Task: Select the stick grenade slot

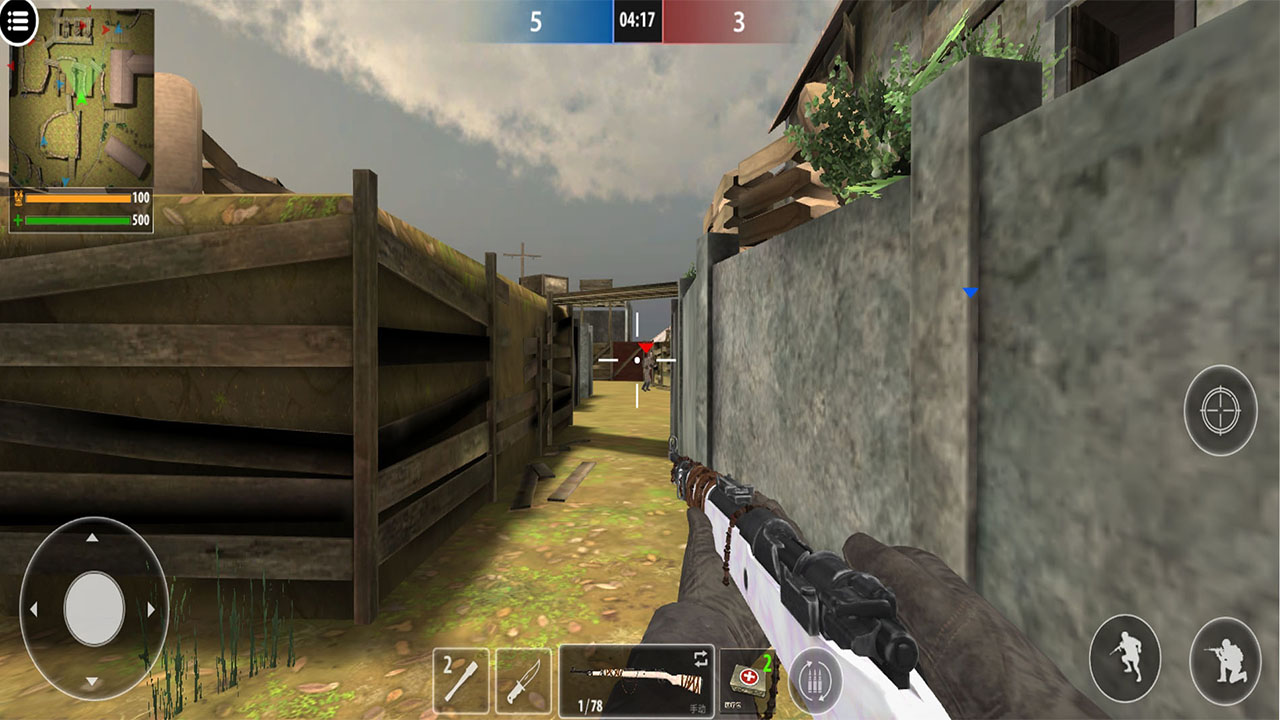Action: pos(461,681)
